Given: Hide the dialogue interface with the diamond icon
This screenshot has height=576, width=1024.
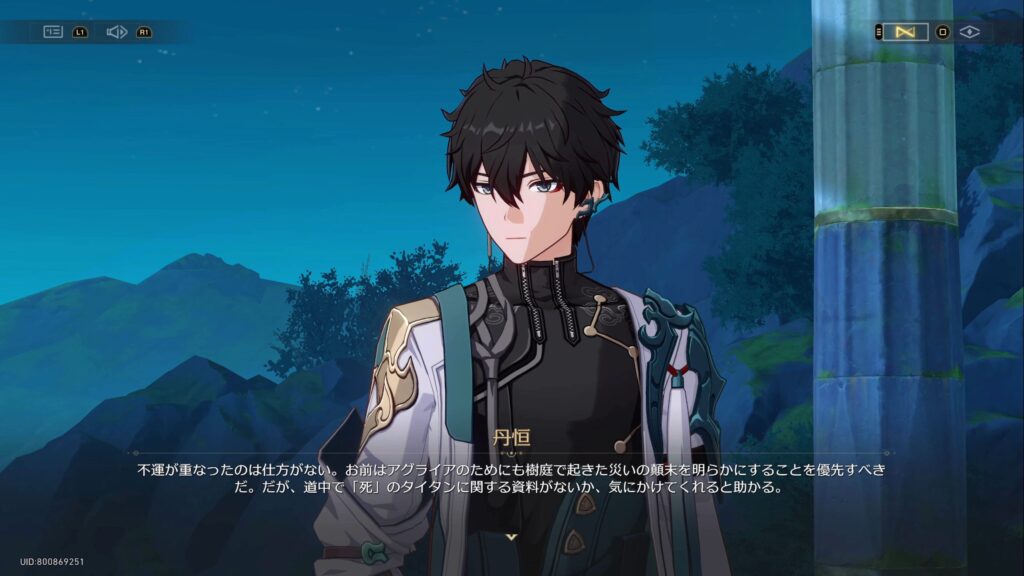Looking at the screenshot, I should [969, 32].
